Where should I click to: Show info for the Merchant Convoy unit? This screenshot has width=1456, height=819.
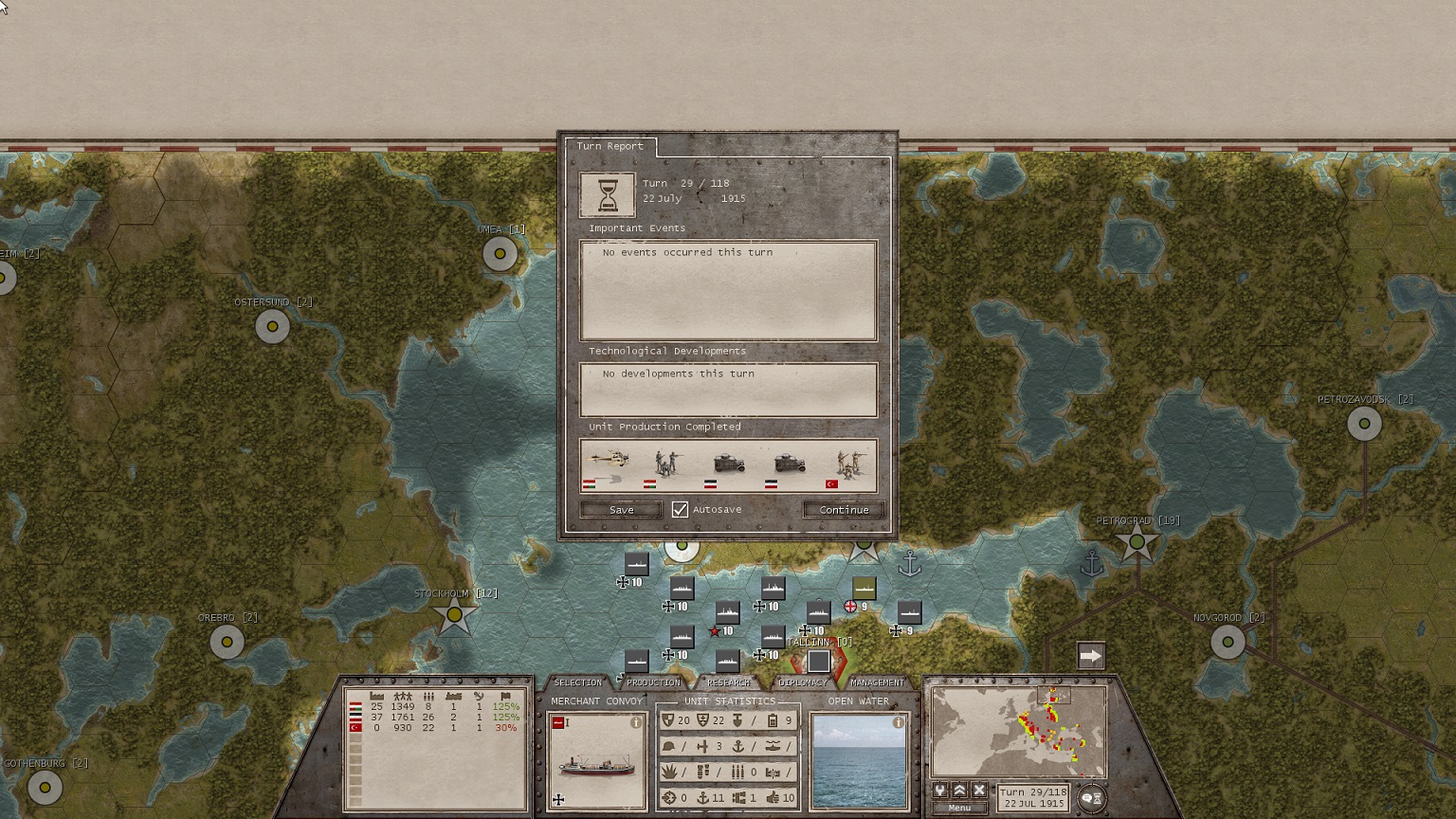[x=636, y=722]
